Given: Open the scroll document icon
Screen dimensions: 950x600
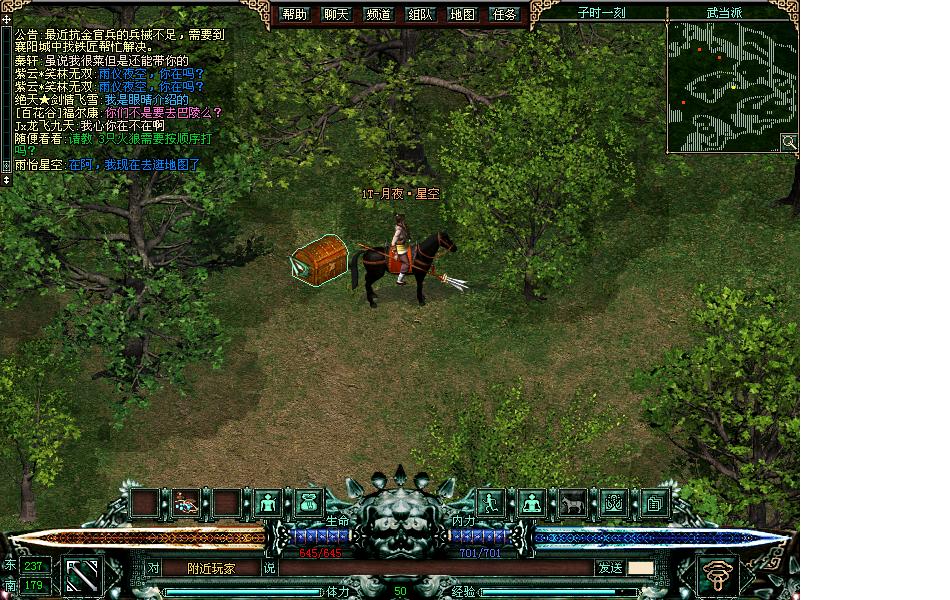Looking at the screenshot, I should [x=655, y=502].
